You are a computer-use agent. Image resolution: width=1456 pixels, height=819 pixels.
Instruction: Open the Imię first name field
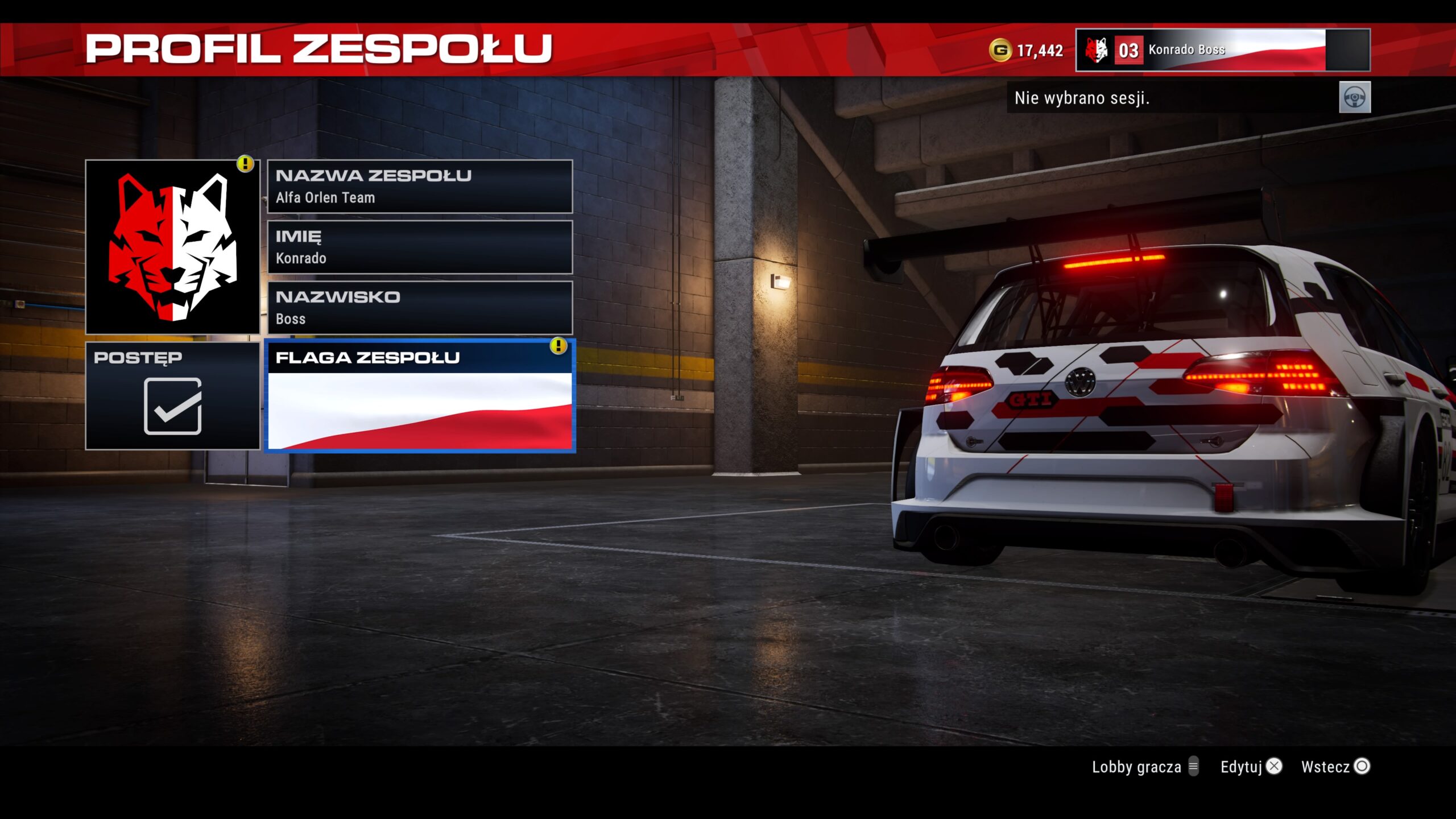(420, 247)
